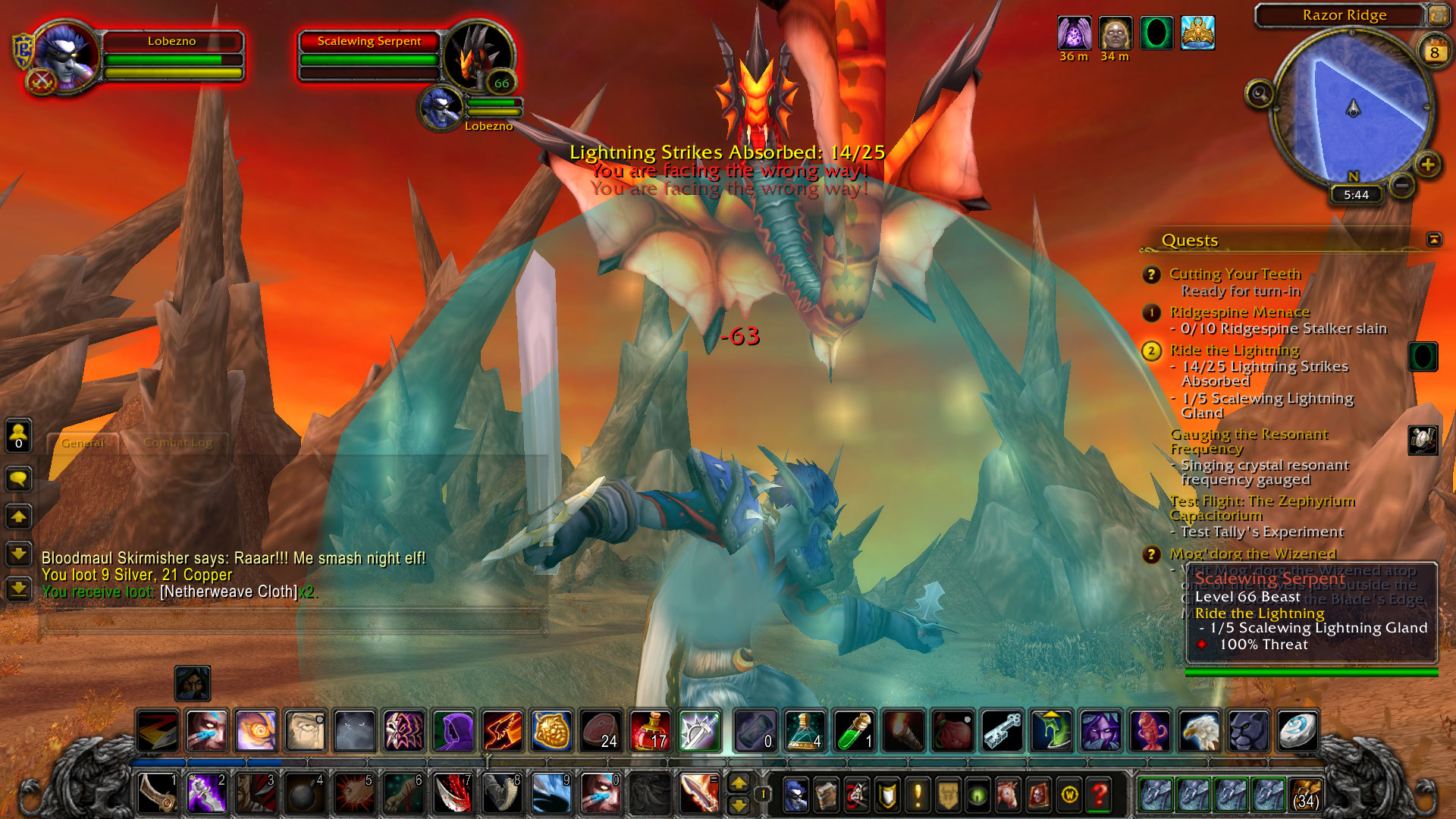
Task: Activate the bloody dagger ability in slot 7
Action: click(453, 794)
